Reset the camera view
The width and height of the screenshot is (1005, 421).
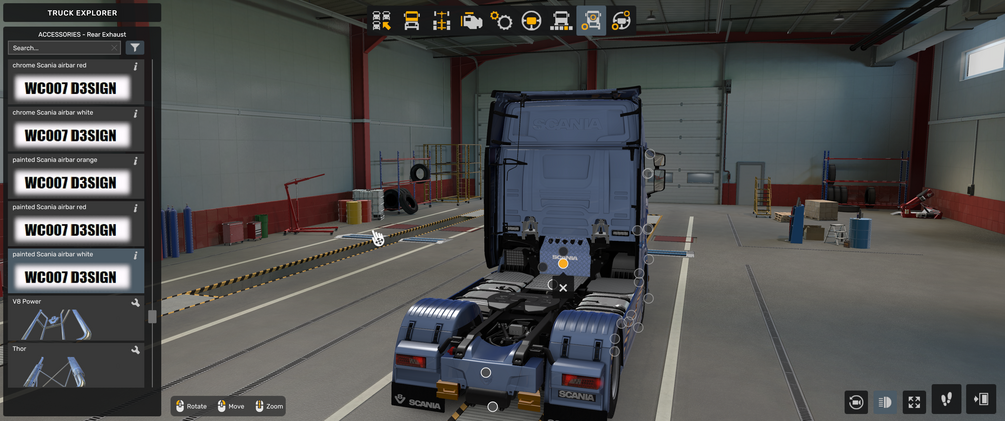click(855, 402)
